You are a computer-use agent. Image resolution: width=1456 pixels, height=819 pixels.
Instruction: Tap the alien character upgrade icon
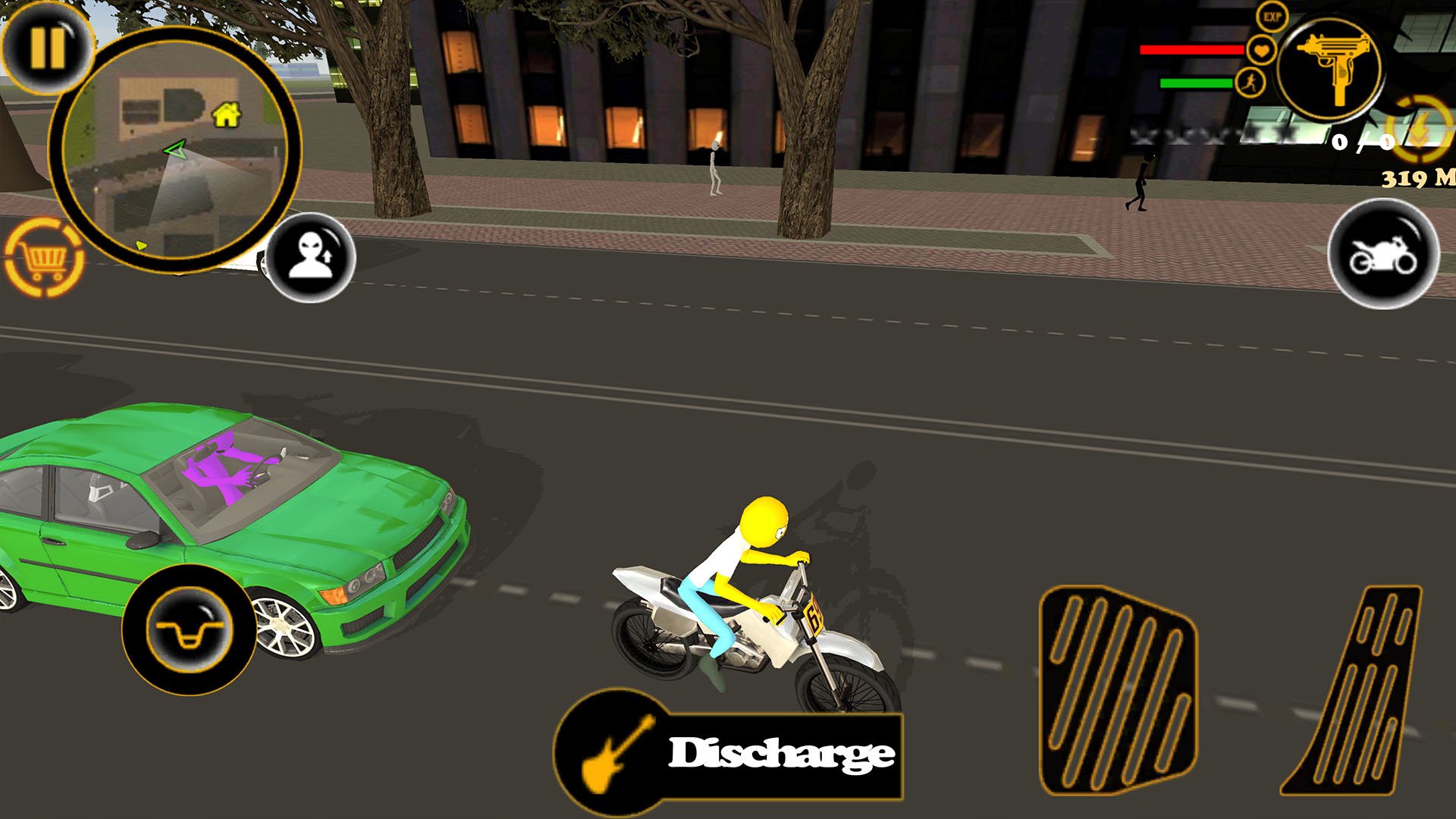pyautogui.click(x=311, y=257)
